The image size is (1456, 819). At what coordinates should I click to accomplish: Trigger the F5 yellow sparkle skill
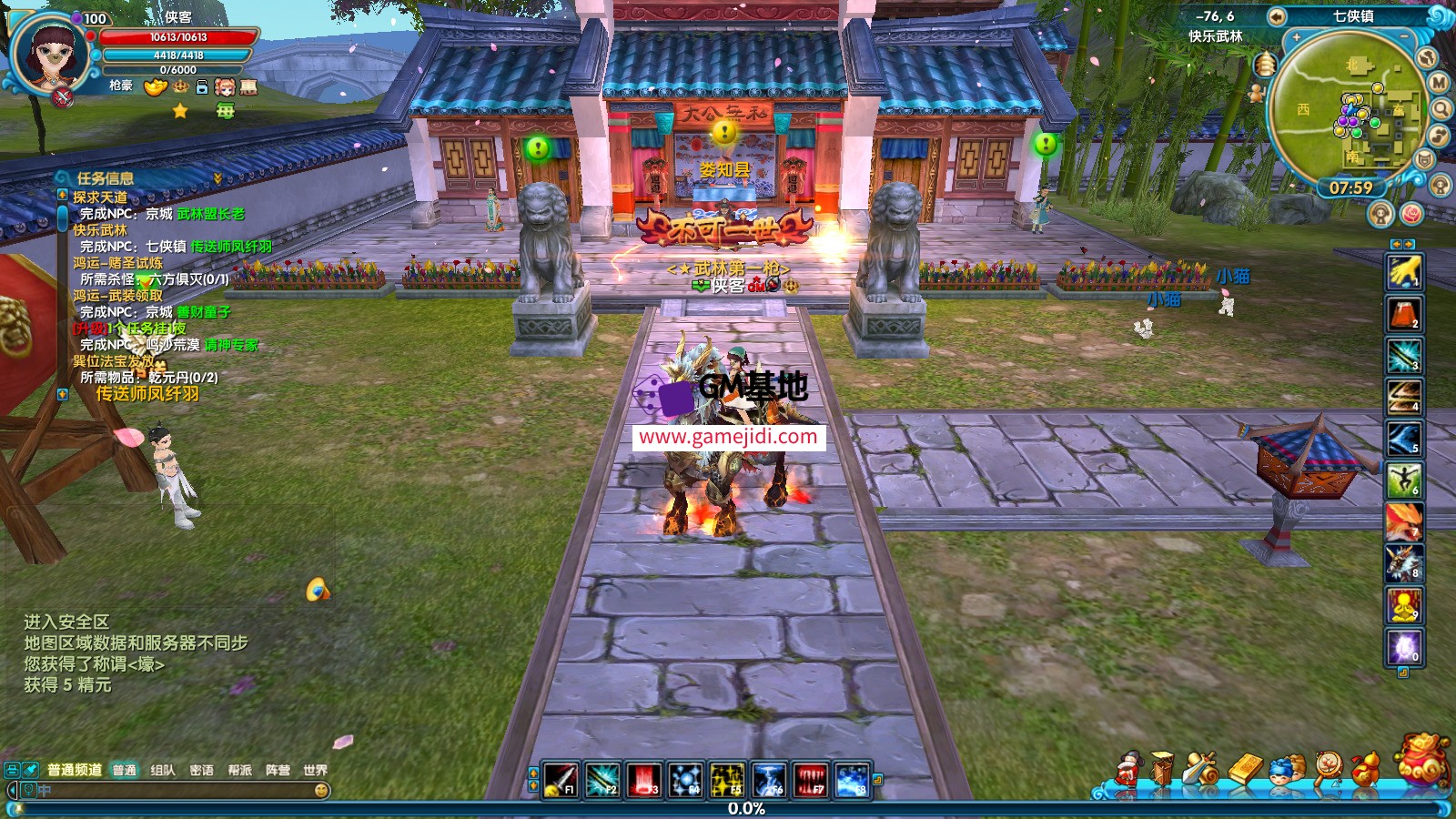click(727, 780)
